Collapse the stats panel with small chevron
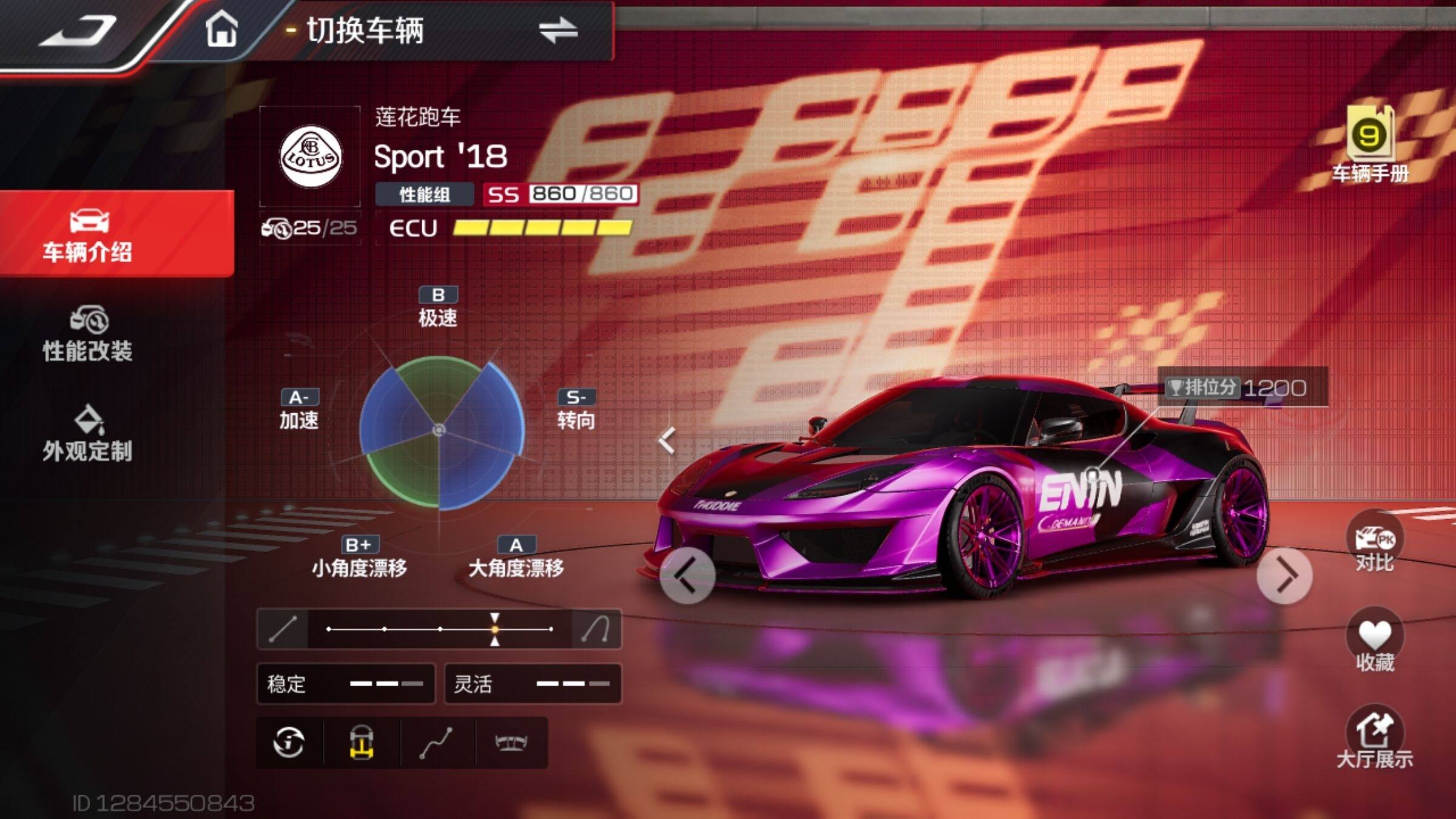 click(667, 440)
